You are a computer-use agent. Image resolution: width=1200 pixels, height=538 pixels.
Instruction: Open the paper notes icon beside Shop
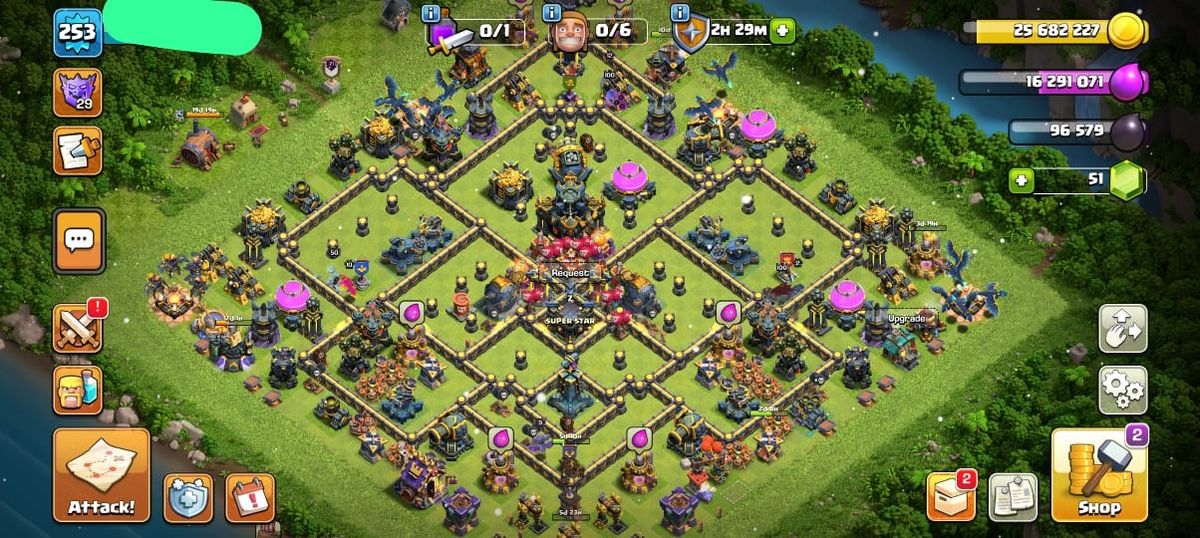tap(1012, 497)
